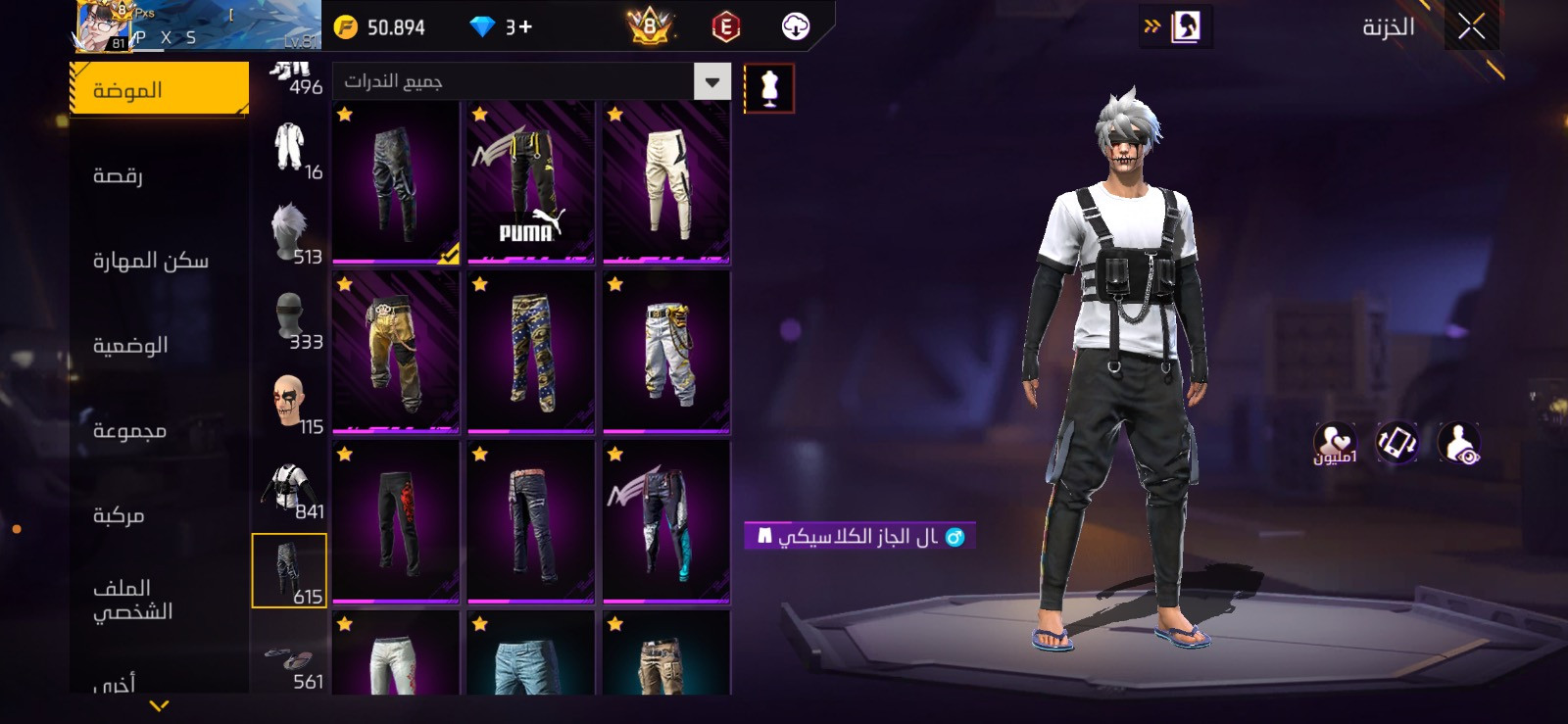
Task: Select the black pants with red flames
Action: click(x=396, y=522)
